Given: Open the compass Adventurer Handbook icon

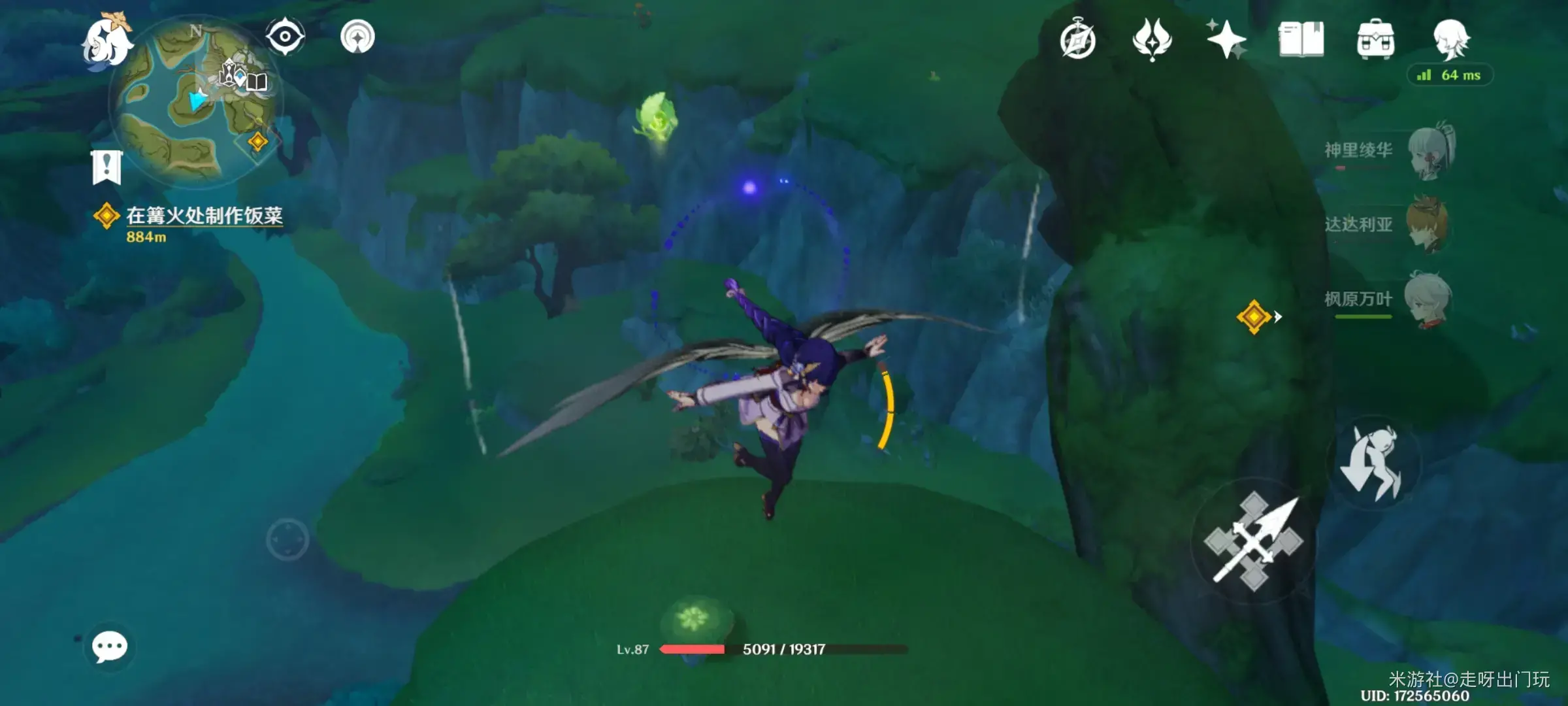Looking at the screenshot, I should click(1077, 41).
